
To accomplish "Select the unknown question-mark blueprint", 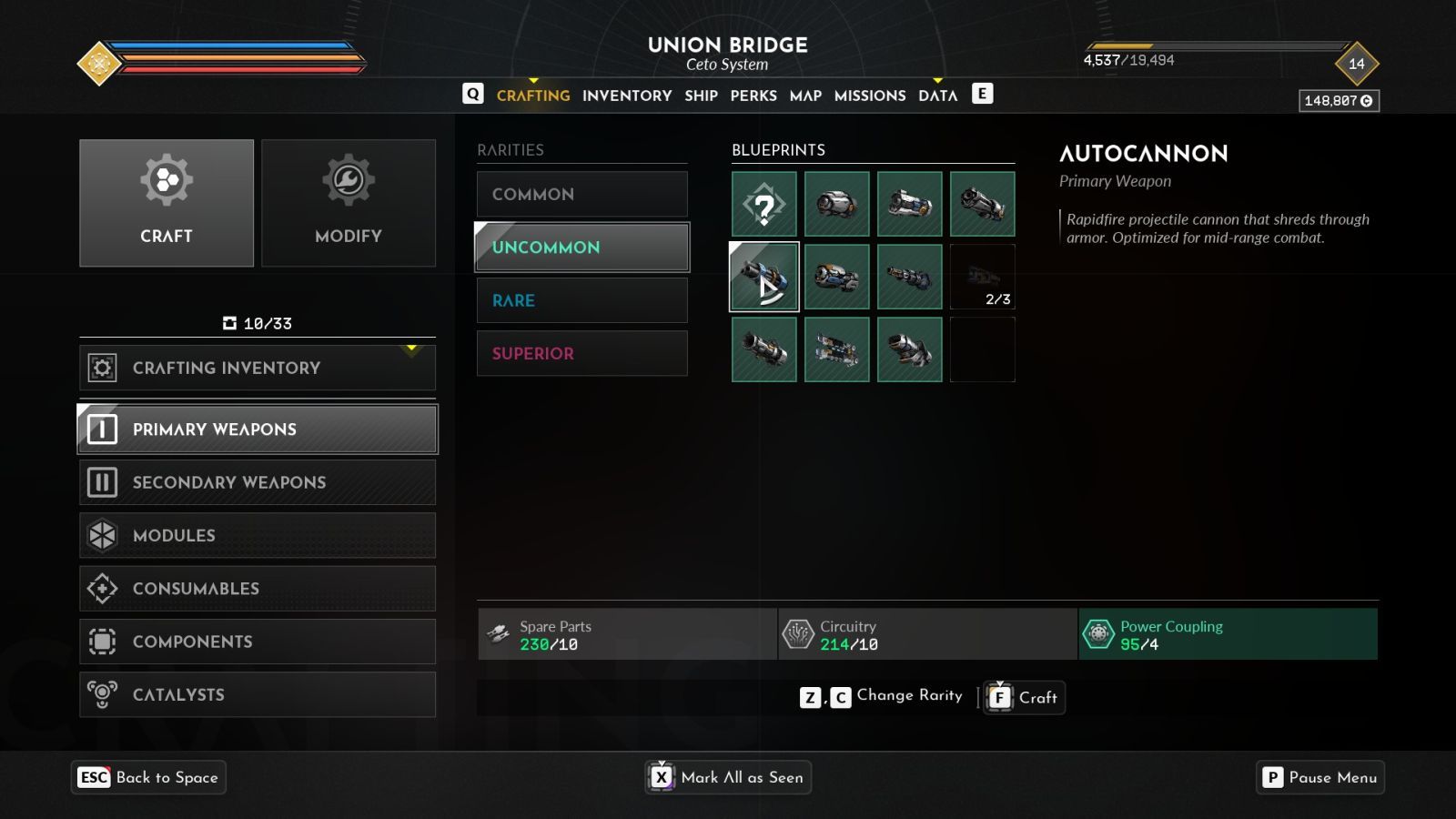I will (x=764, y=205).
